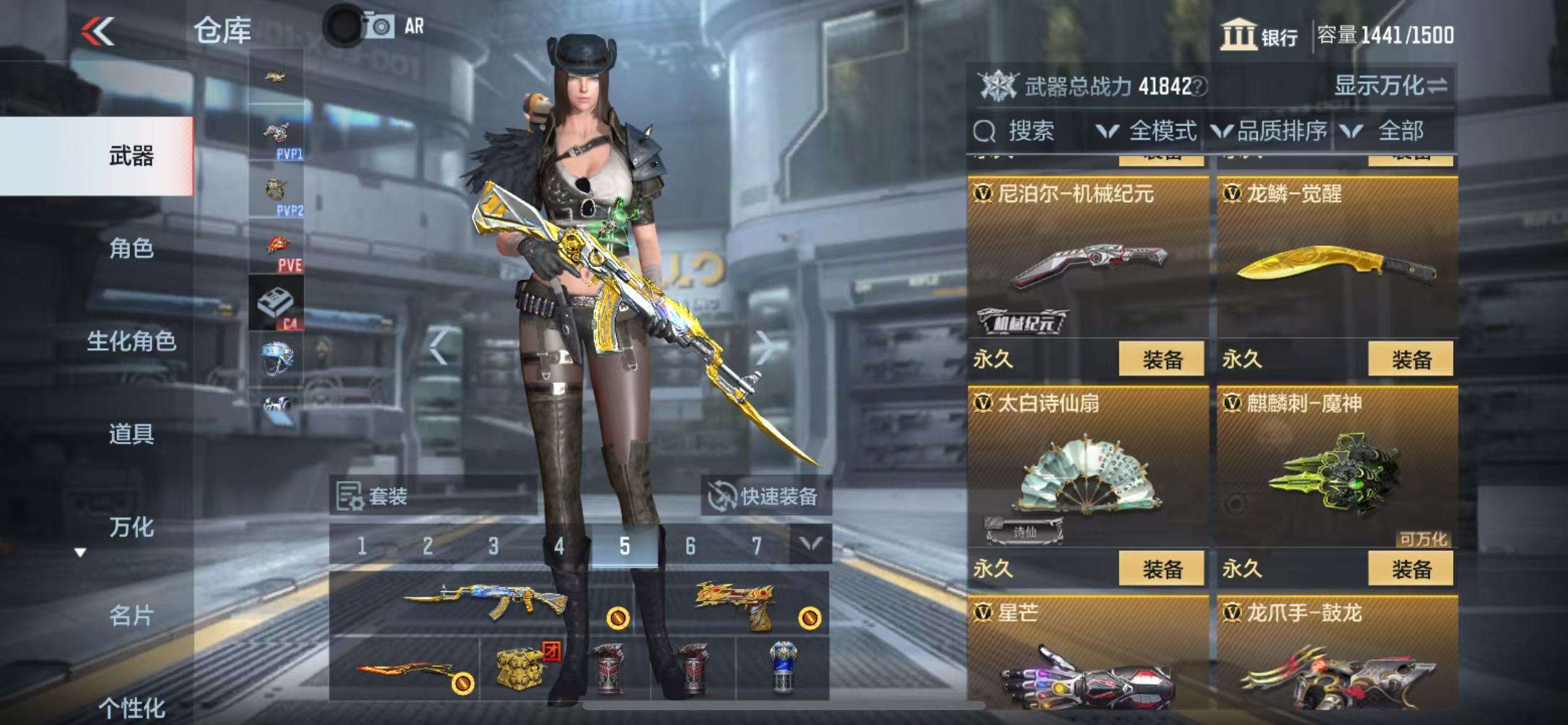This screenshot has width=1568, height=725.
Task: Open the 生化角色 category
Action: click(x=131, y=341)
